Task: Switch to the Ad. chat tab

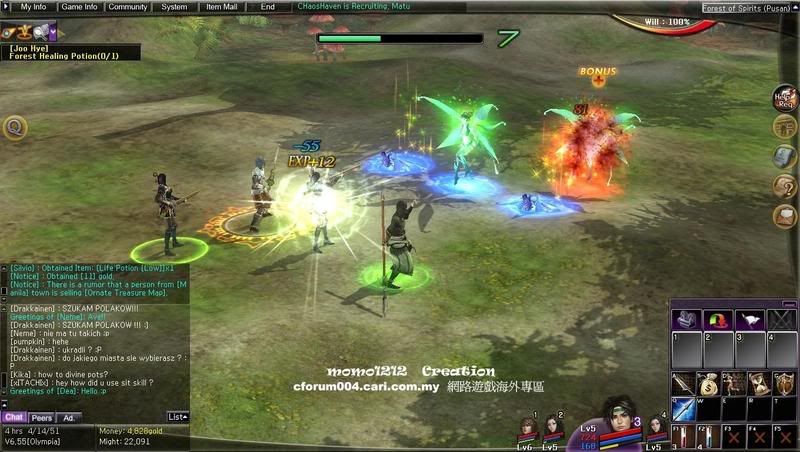Action: click(x=69, y=417)
